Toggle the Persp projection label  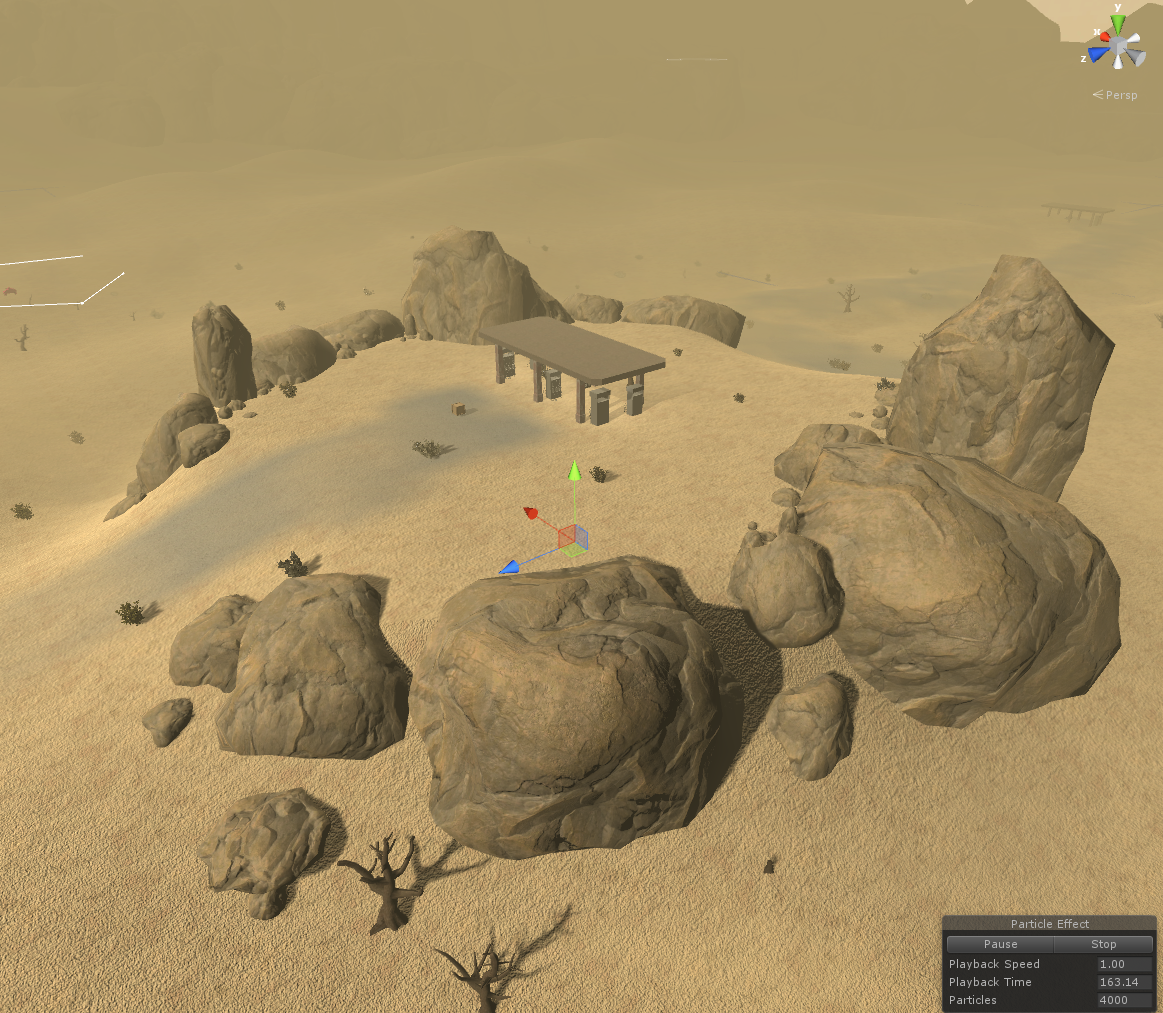1116,95
